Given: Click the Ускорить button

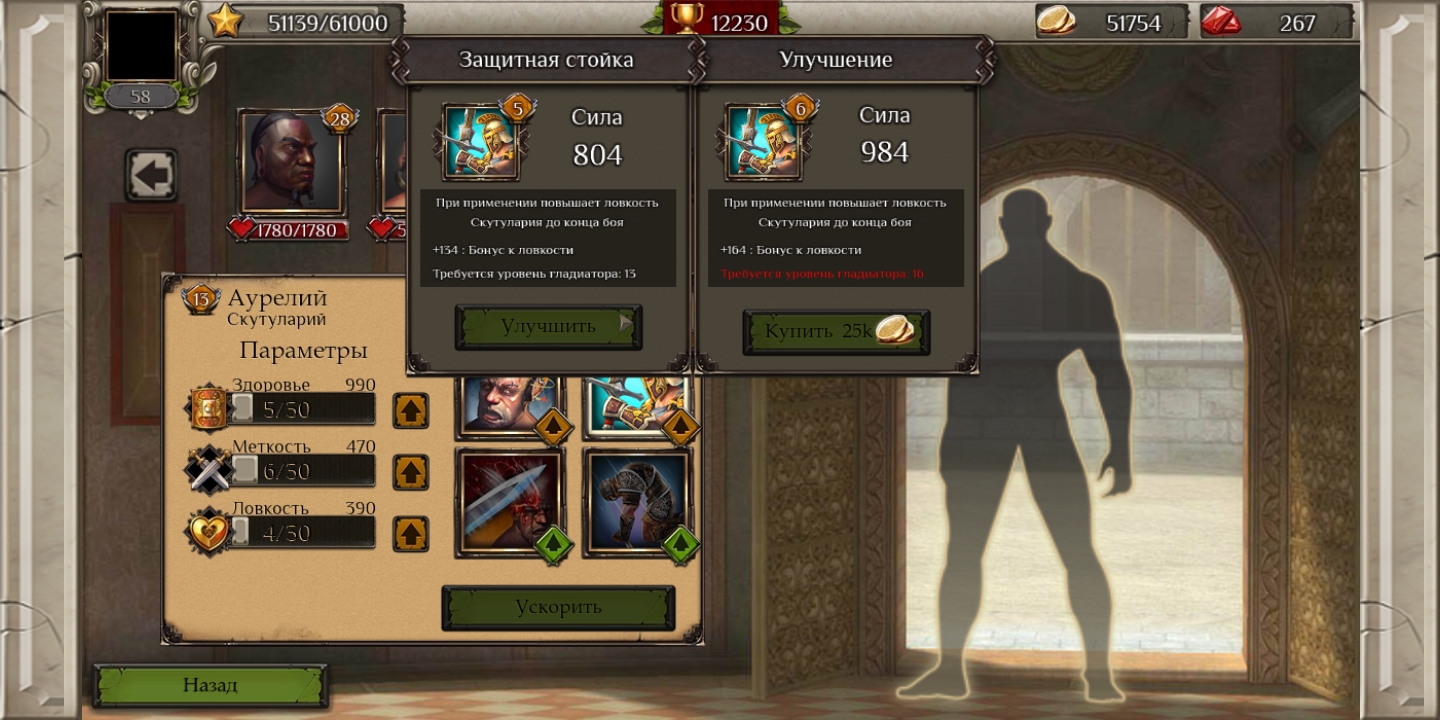Looking at the screenshot, I should click(558, 607).
